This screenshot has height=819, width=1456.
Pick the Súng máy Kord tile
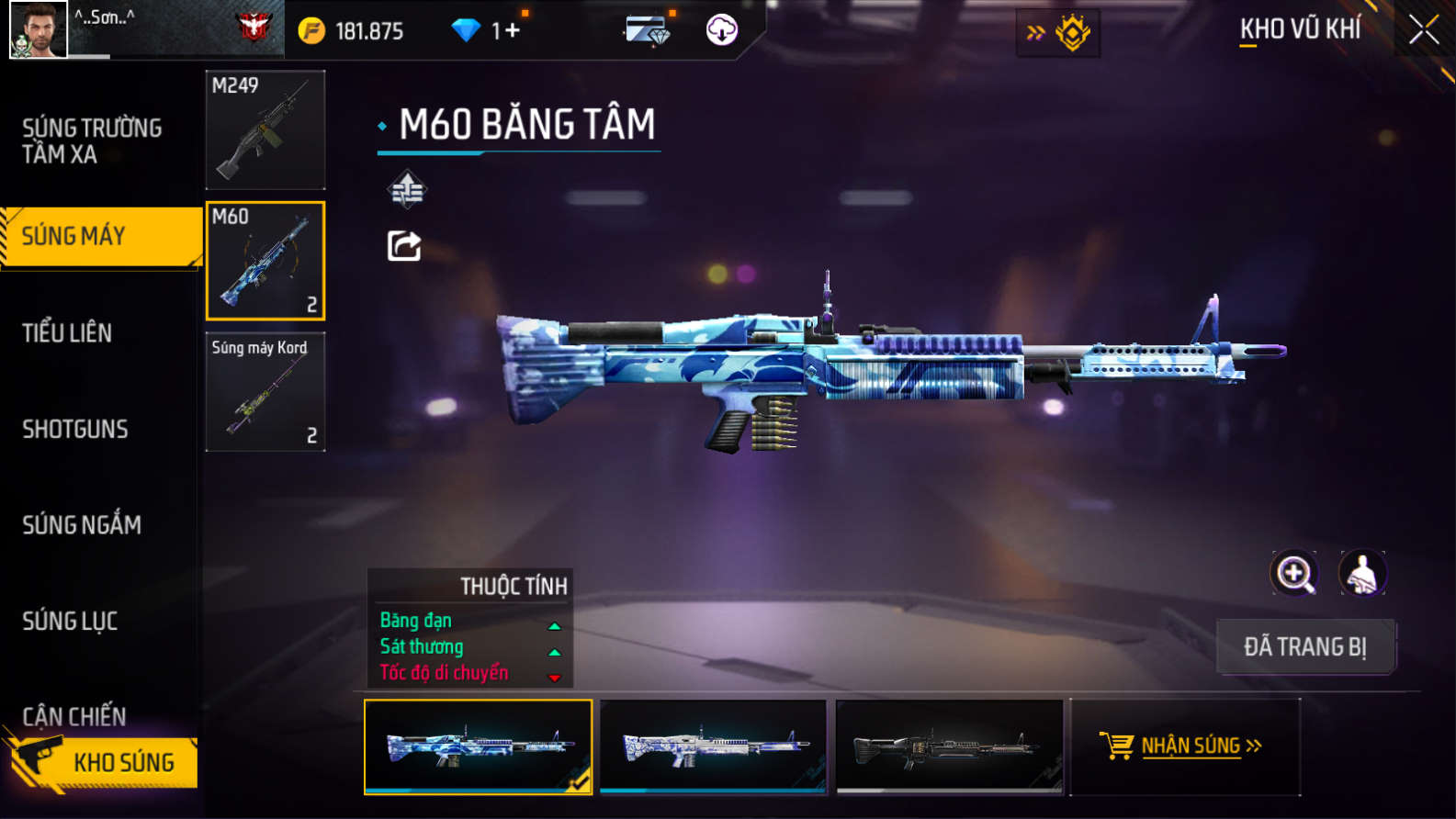tap(265, 392)
